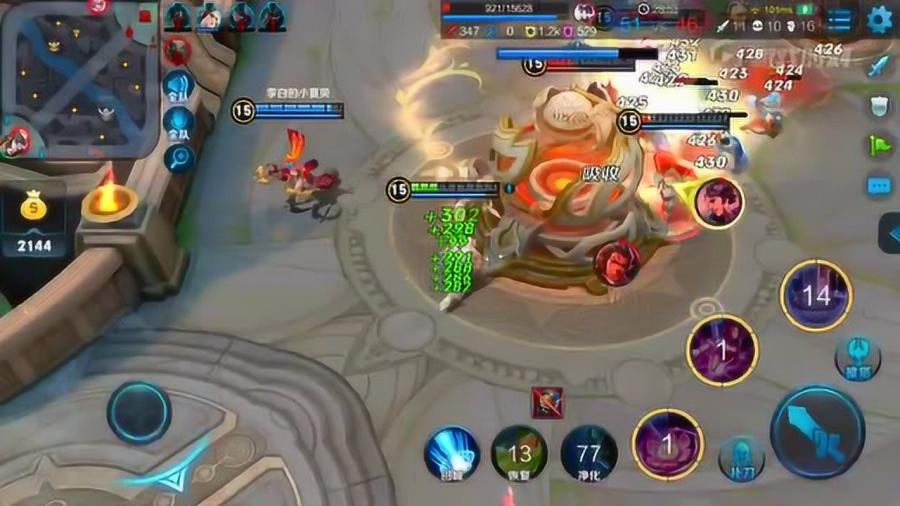Send the sword attack signal
Image resolution: width=900 pixels, height=506 pixels.
pos(879,66)
